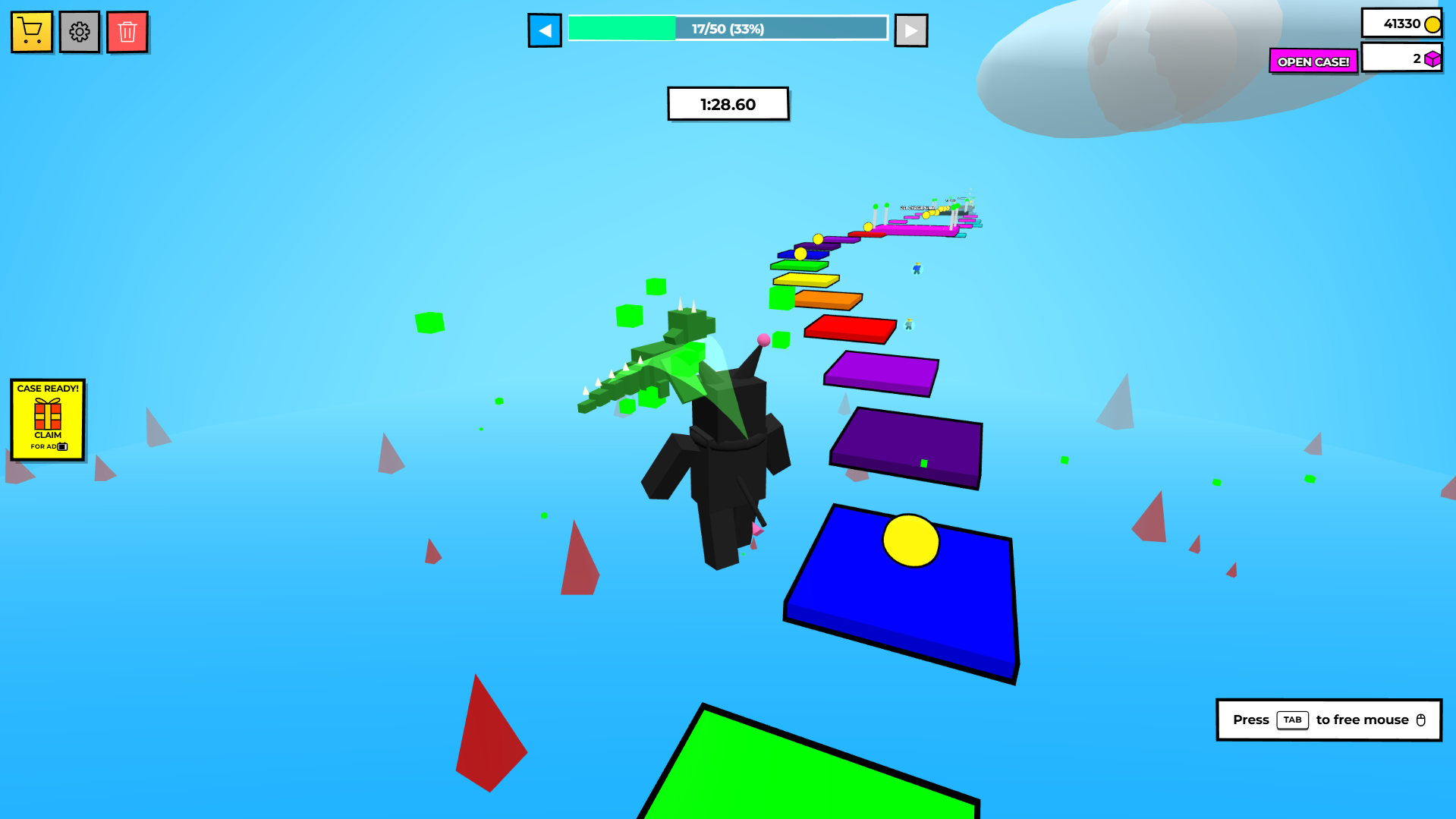Open the shop via the cart icon
The width and height of the screenshot is (1456, 819).
[x=31, y=31]
